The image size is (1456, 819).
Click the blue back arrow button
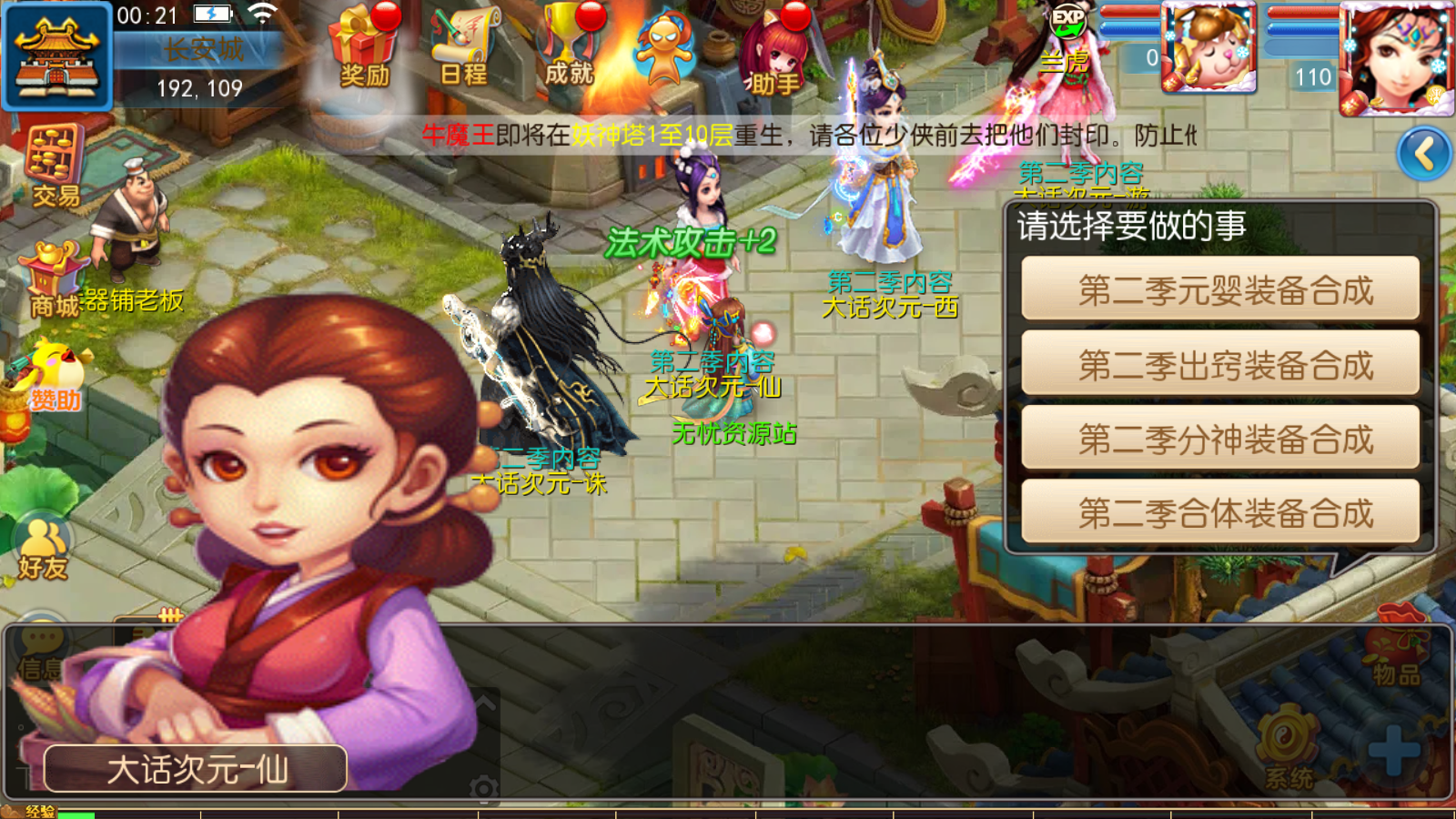point(1424,153)
